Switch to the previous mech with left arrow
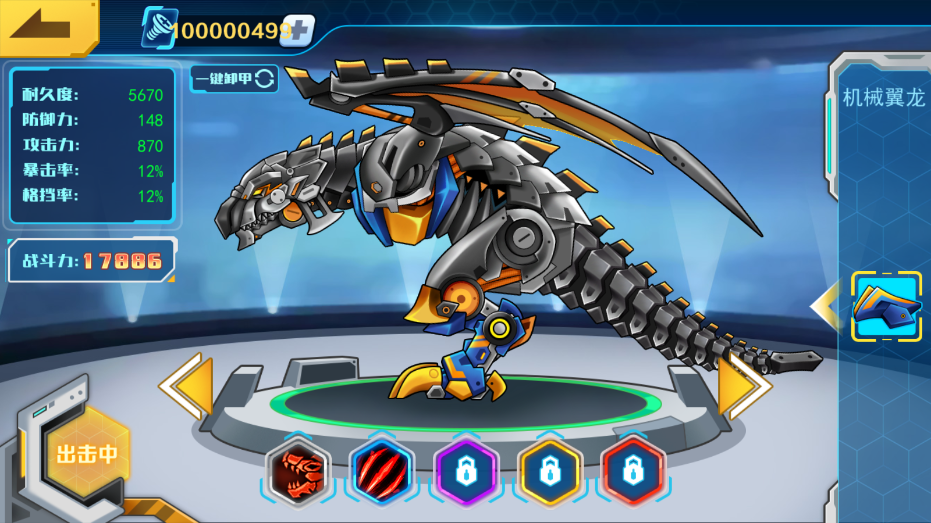Image resolution: width=931 pixels, height=523 pixels. click(x=187, y=385)
